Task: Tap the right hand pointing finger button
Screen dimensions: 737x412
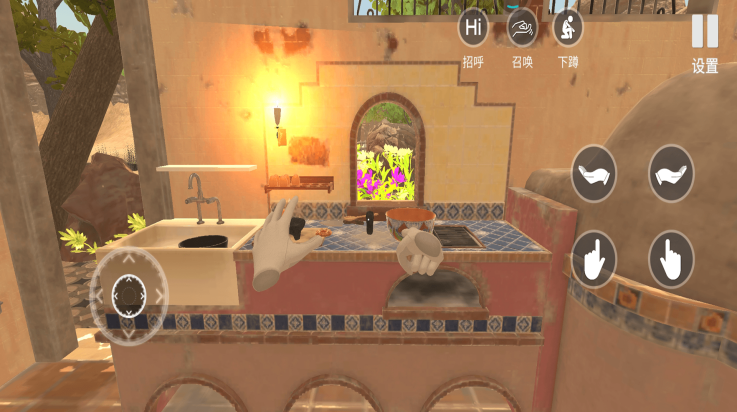Action: point(671,258)
